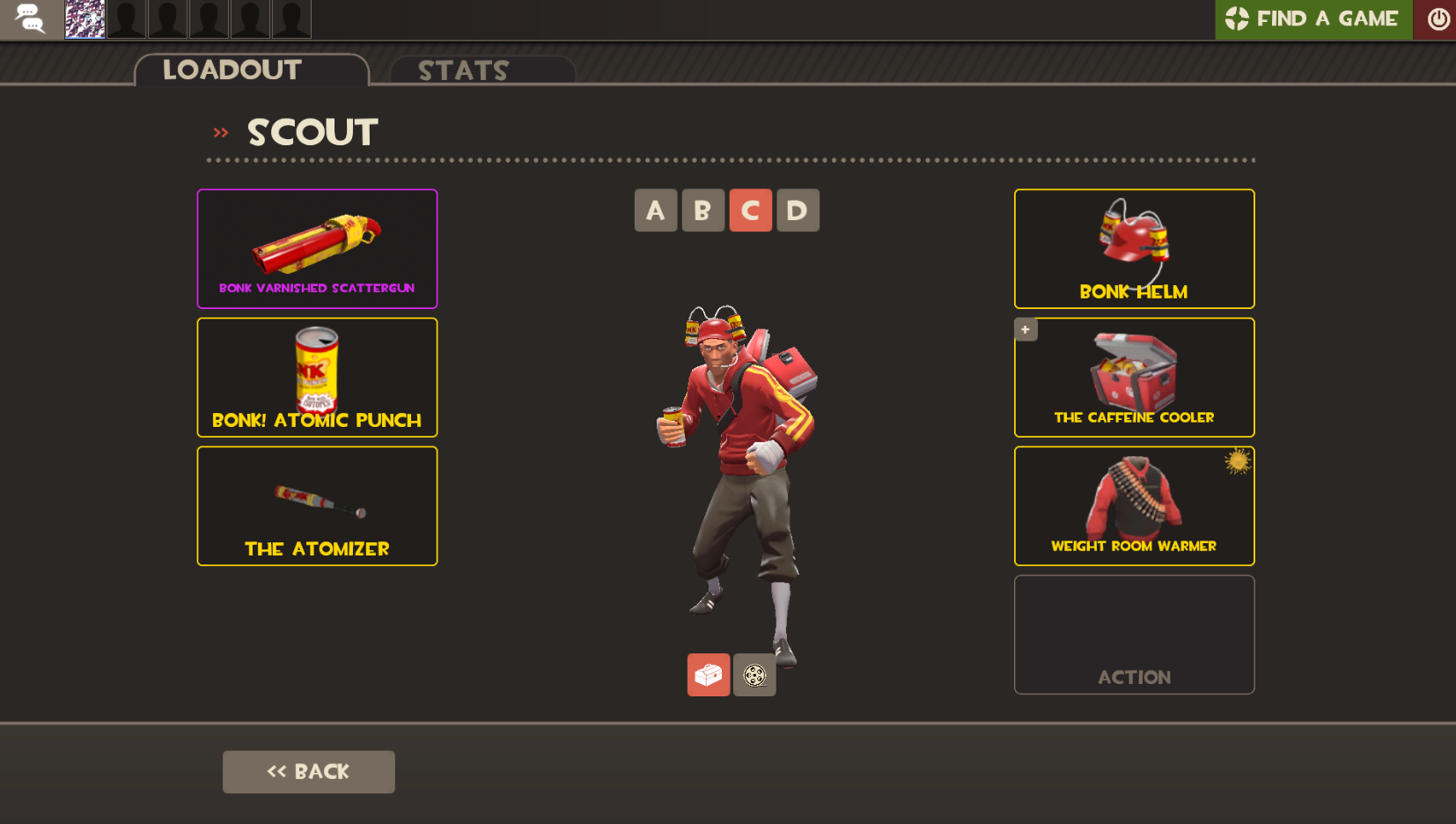Click the Back button
Image resolution: width=1456 pixels, height=824 pixels.
308,771
